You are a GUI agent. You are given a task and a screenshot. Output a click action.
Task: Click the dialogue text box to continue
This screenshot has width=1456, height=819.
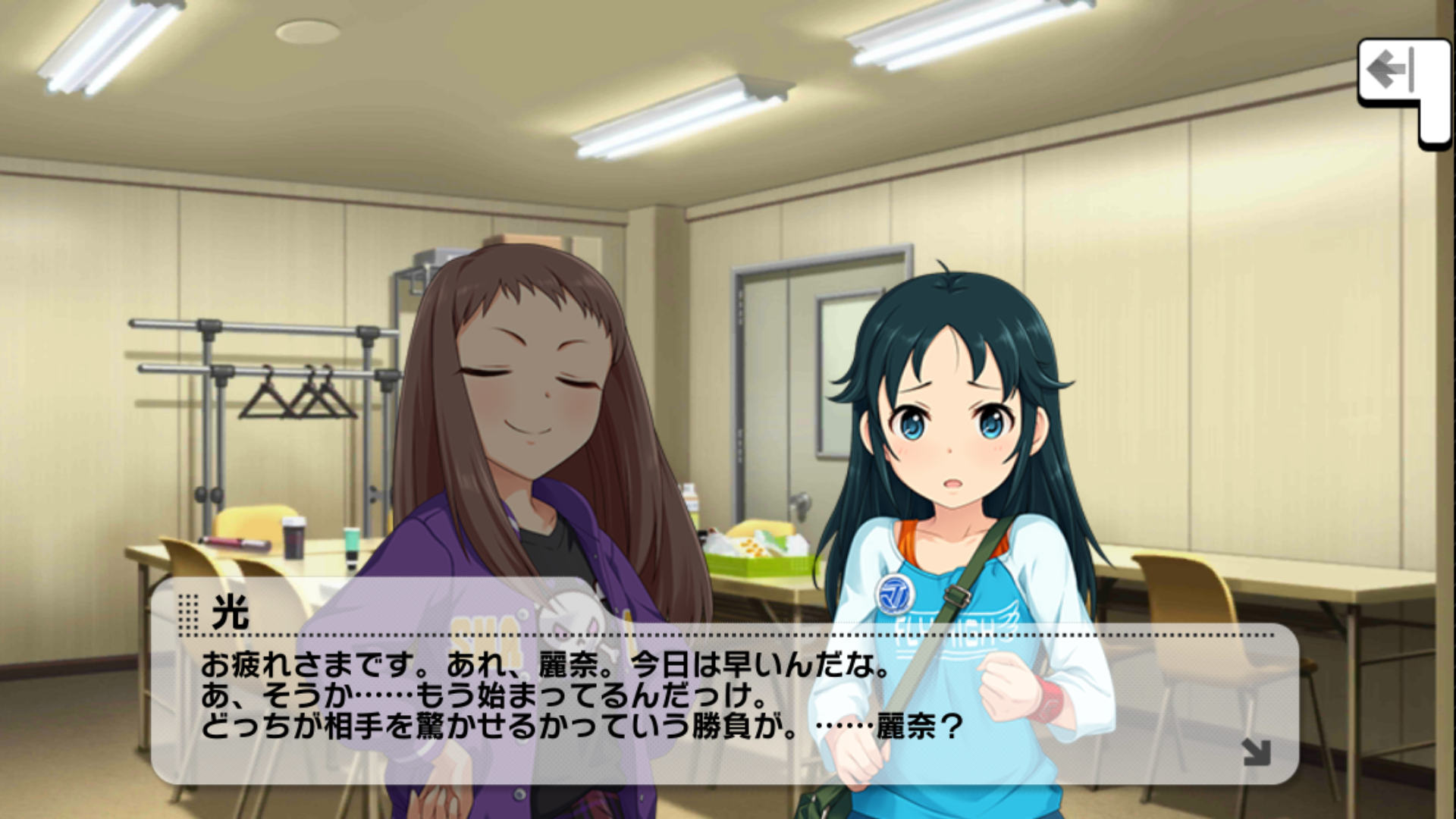(724, 698)
